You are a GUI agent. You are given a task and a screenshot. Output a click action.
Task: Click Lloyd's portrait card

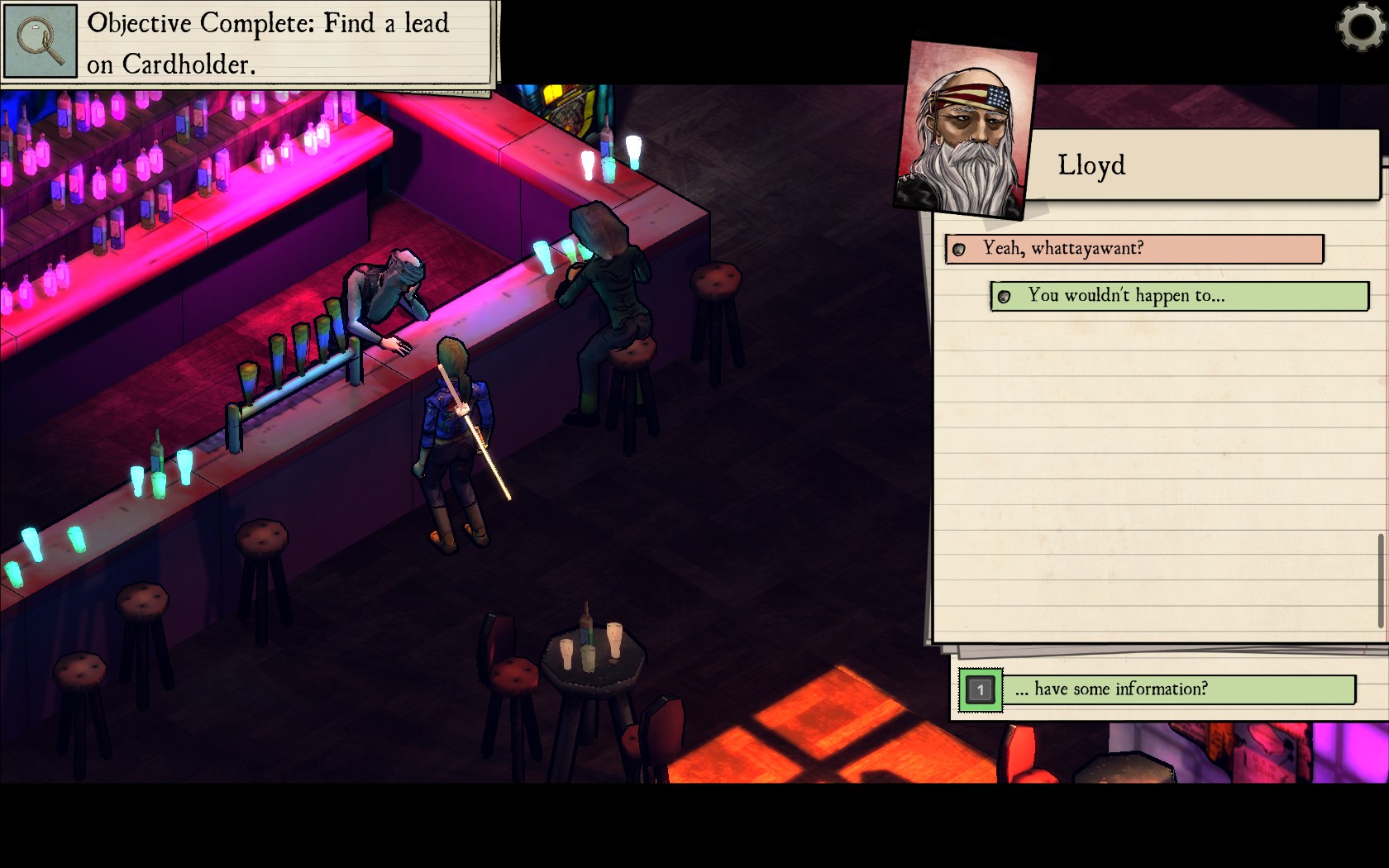pyautogui.click(x=965, y=129)
